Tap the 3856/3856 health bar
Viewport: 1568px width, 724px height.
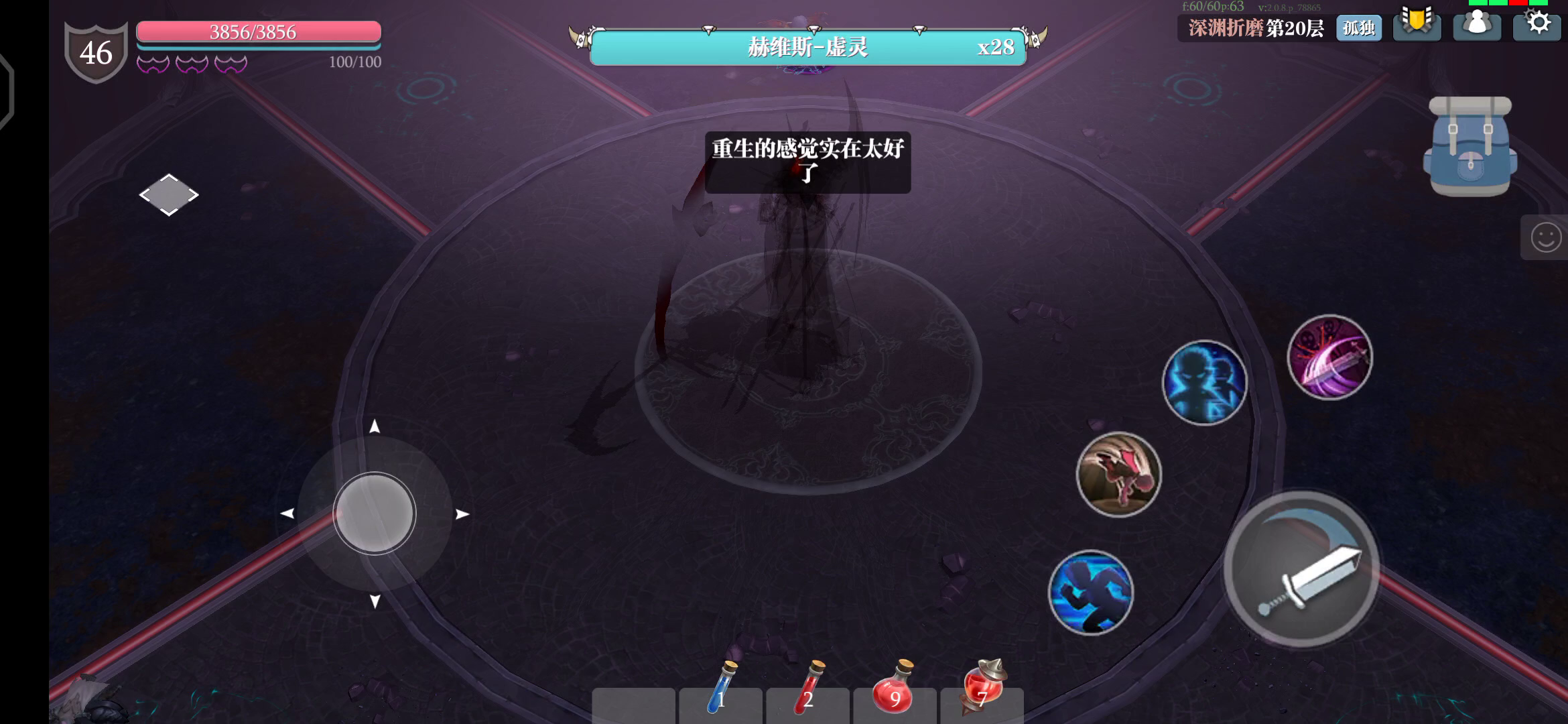[259, 33]
